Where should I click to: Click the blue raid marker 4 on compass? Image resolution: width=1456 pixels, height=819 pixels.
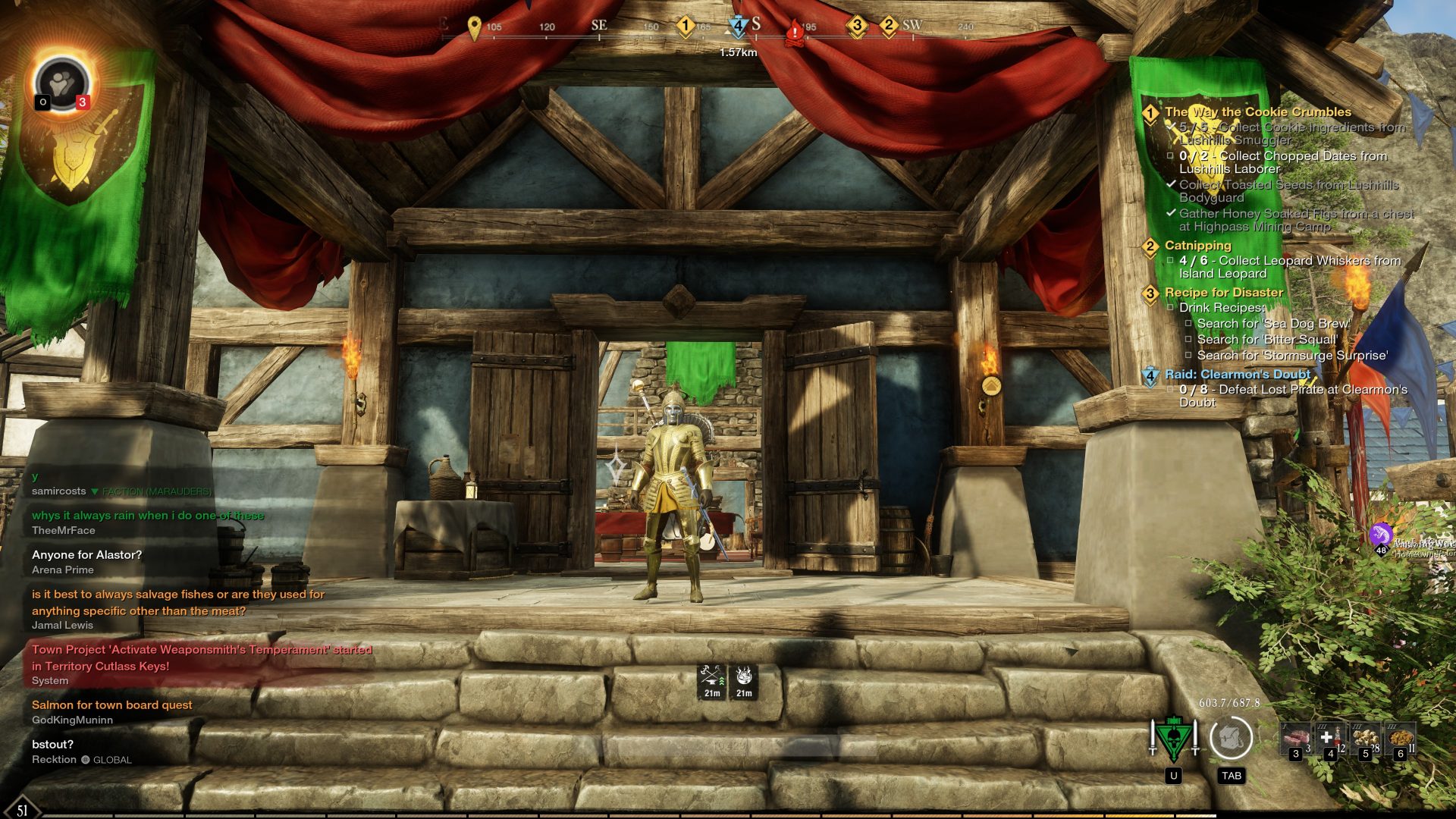pos(737,27)
